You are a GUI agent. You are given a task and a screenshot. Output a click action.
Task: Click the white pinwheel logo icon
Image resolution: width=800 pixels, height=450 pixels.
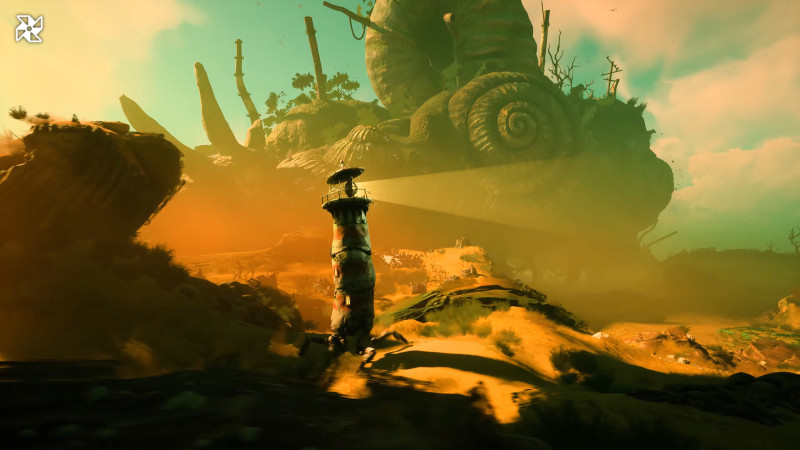click(x=29, y=28)
